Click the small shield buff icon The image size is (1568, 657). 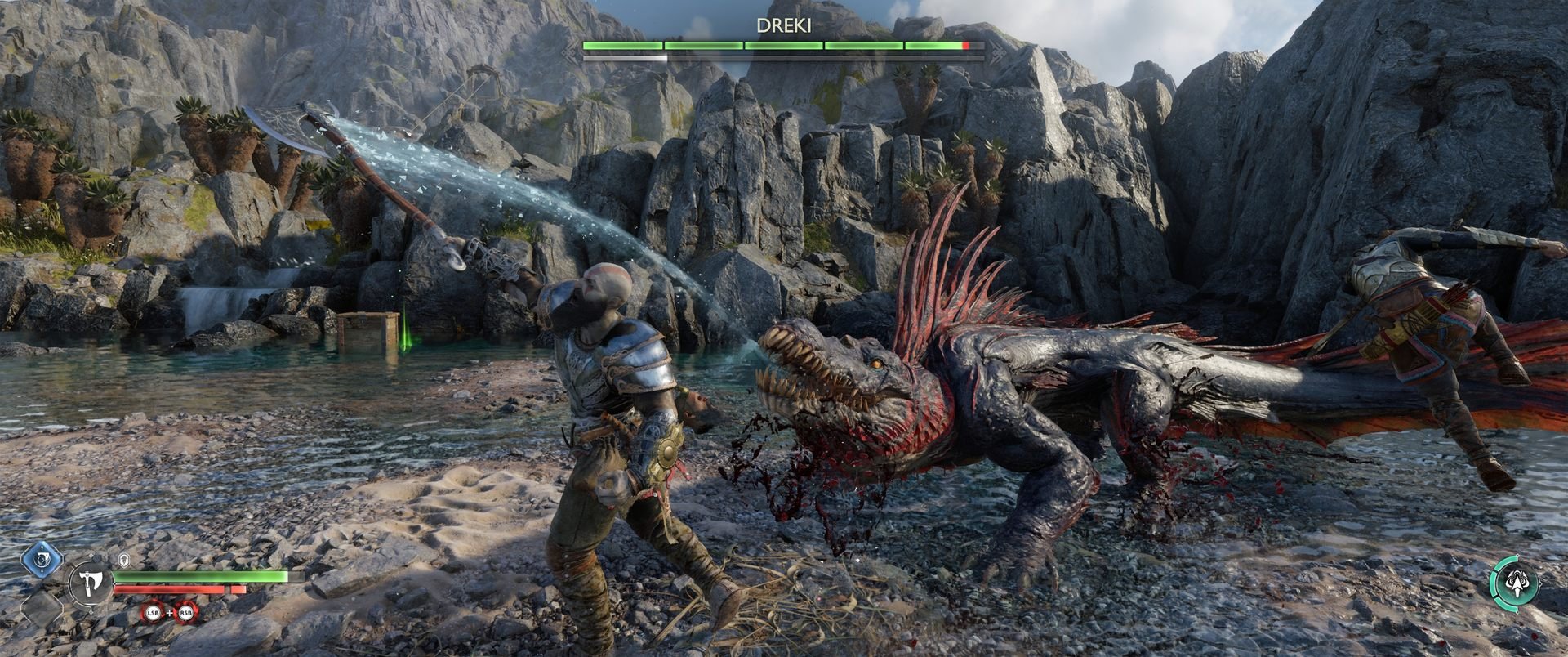(x=124, y=561)
